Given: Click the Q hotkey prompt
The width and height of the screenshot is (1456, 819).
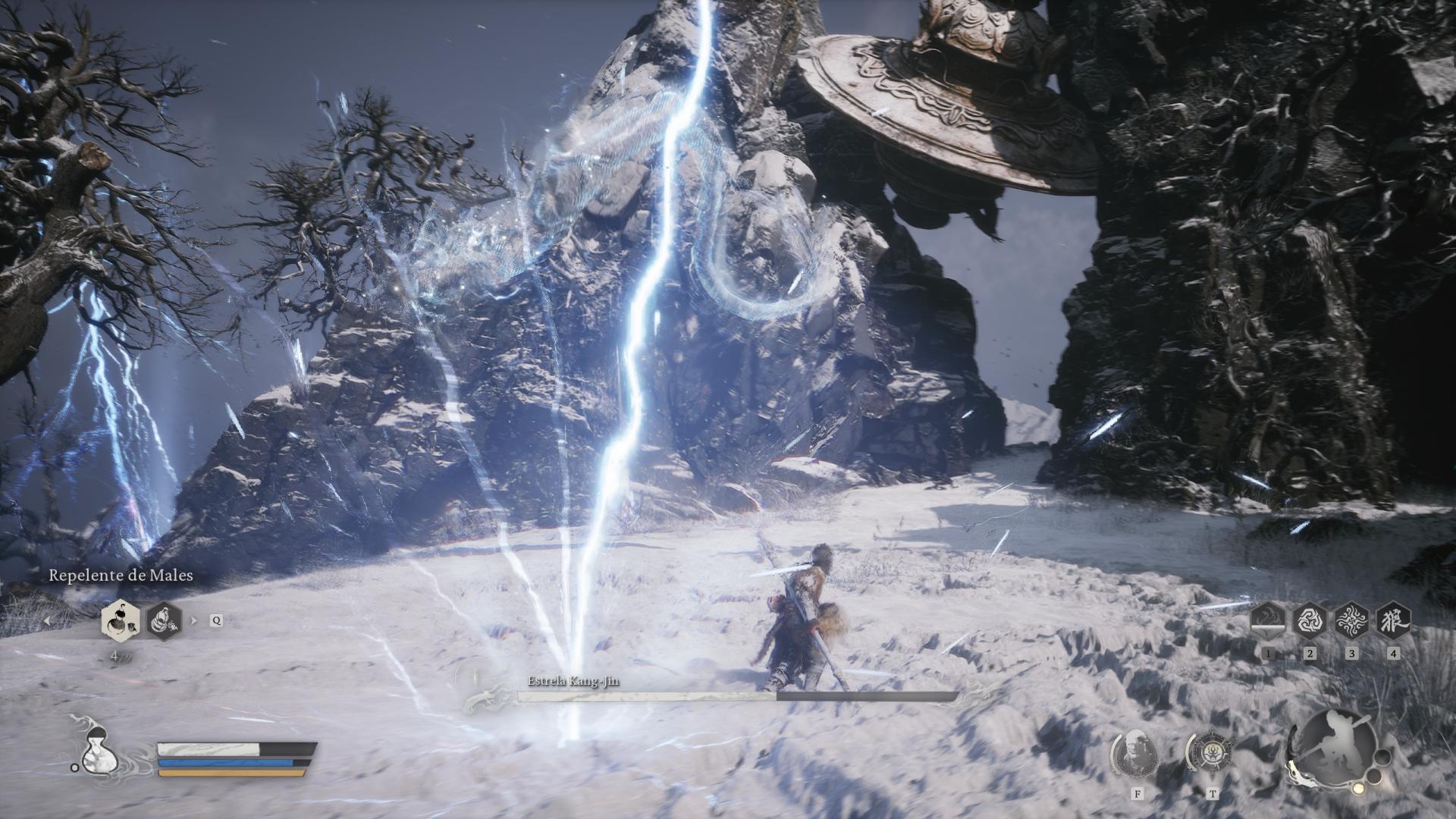Looking at the screenshot, I should coord(216,620).
